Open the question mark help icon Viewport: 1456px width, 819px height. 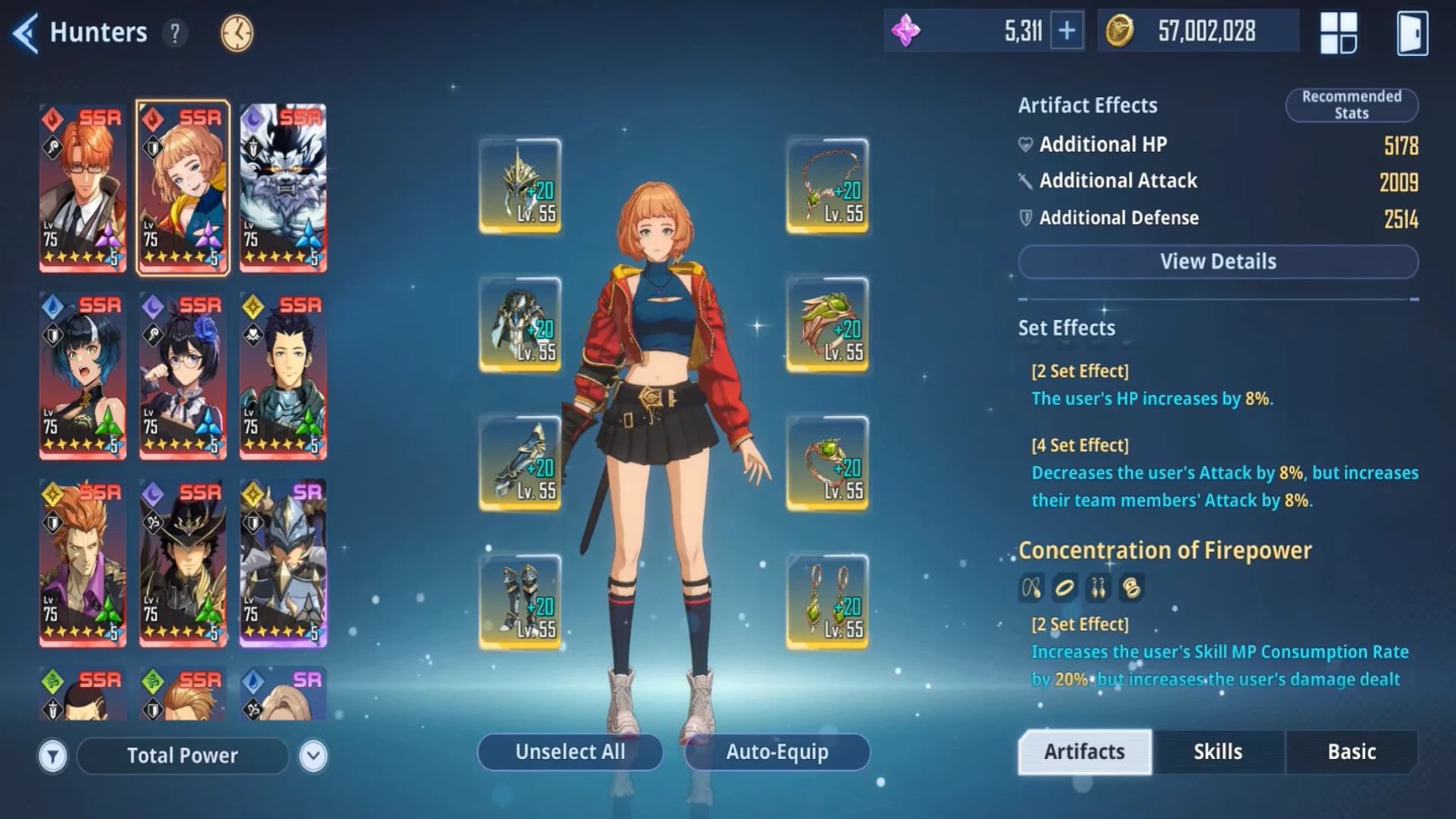(175, 33)
